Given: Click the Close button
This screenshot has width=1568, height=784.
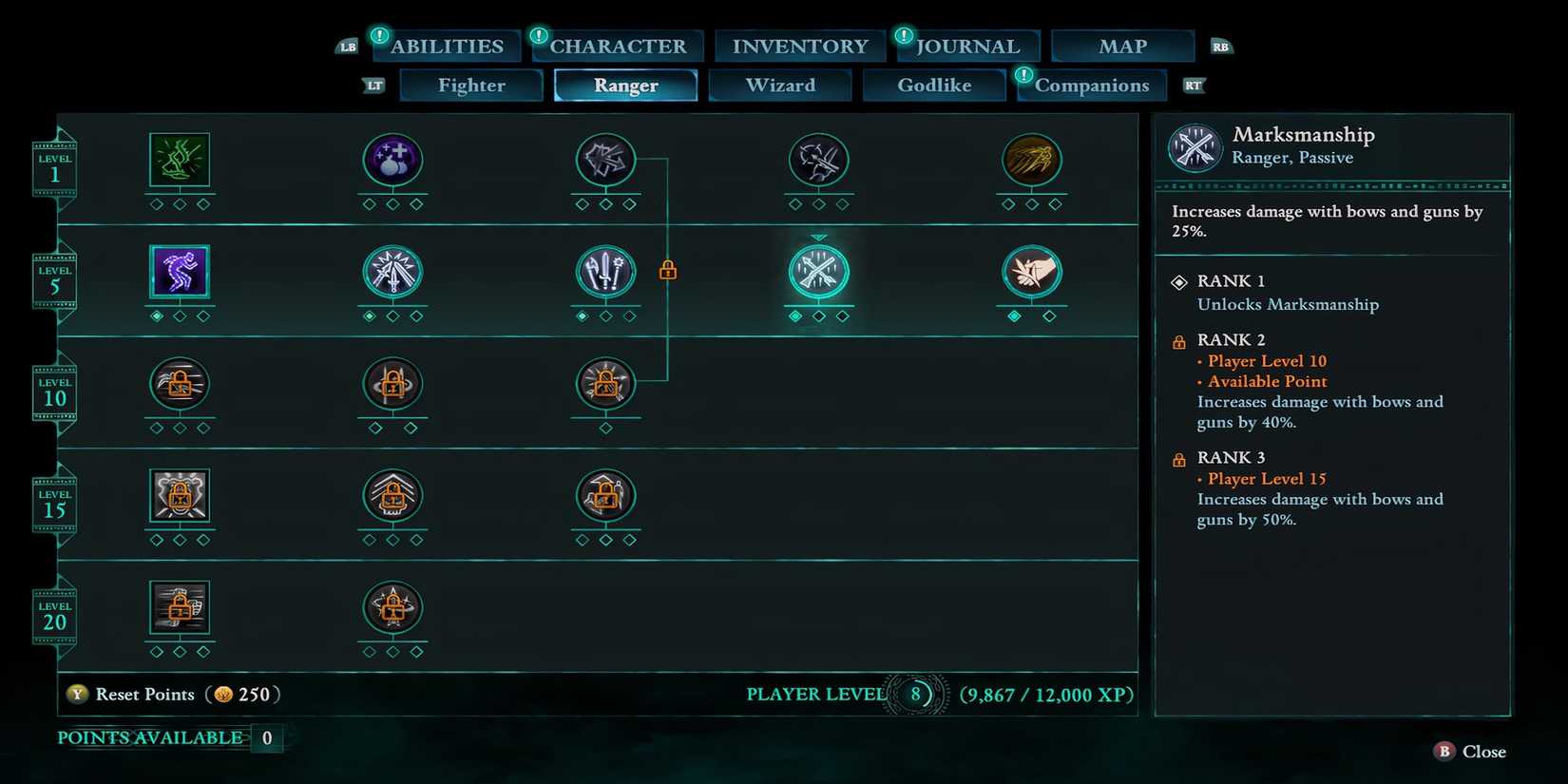Looking at the screenshot, I should tap(1469, 751).
